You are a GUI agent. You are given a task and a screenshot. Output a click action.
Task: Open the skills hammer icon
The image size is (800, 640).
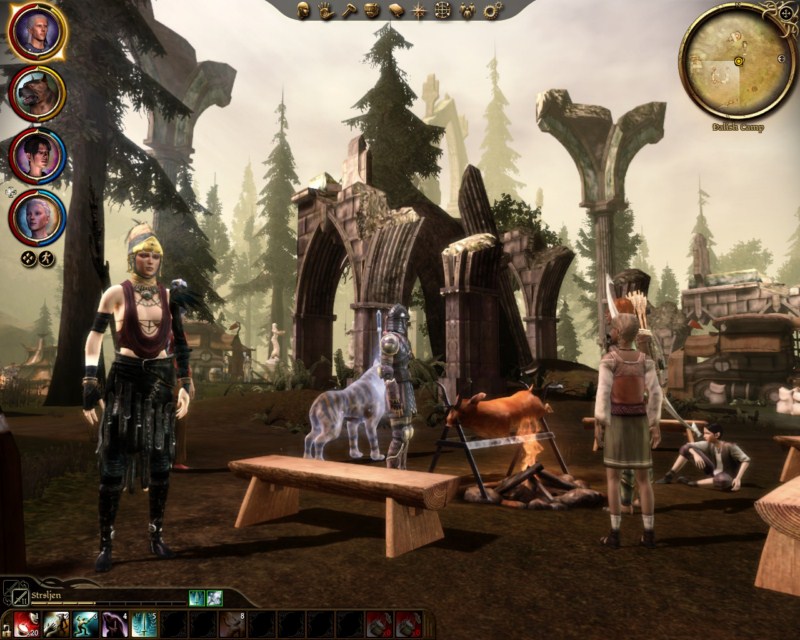(x=349, y=11)
